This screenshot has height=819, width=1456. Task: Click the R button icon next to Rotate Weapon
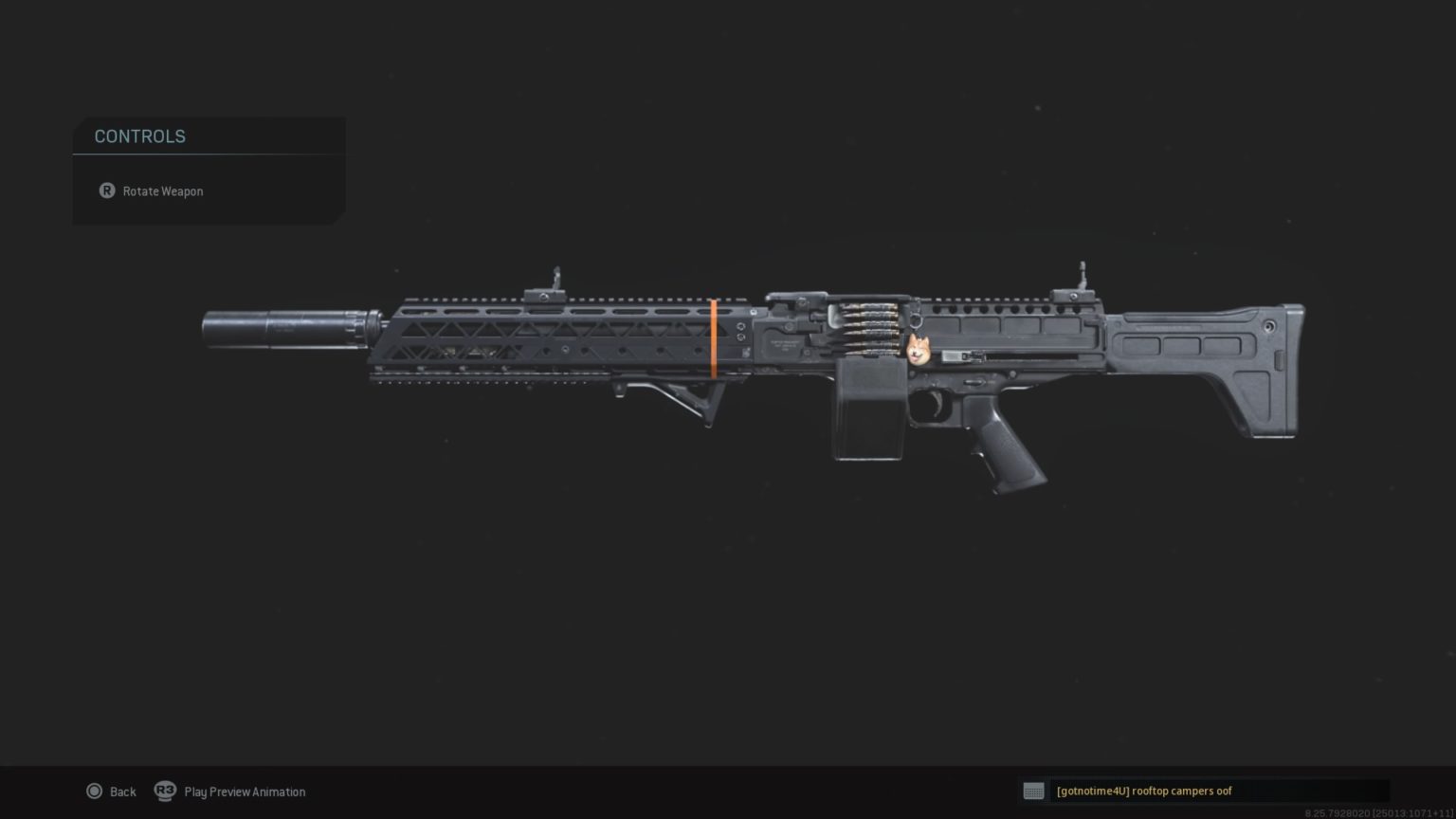tap(107, 191)
